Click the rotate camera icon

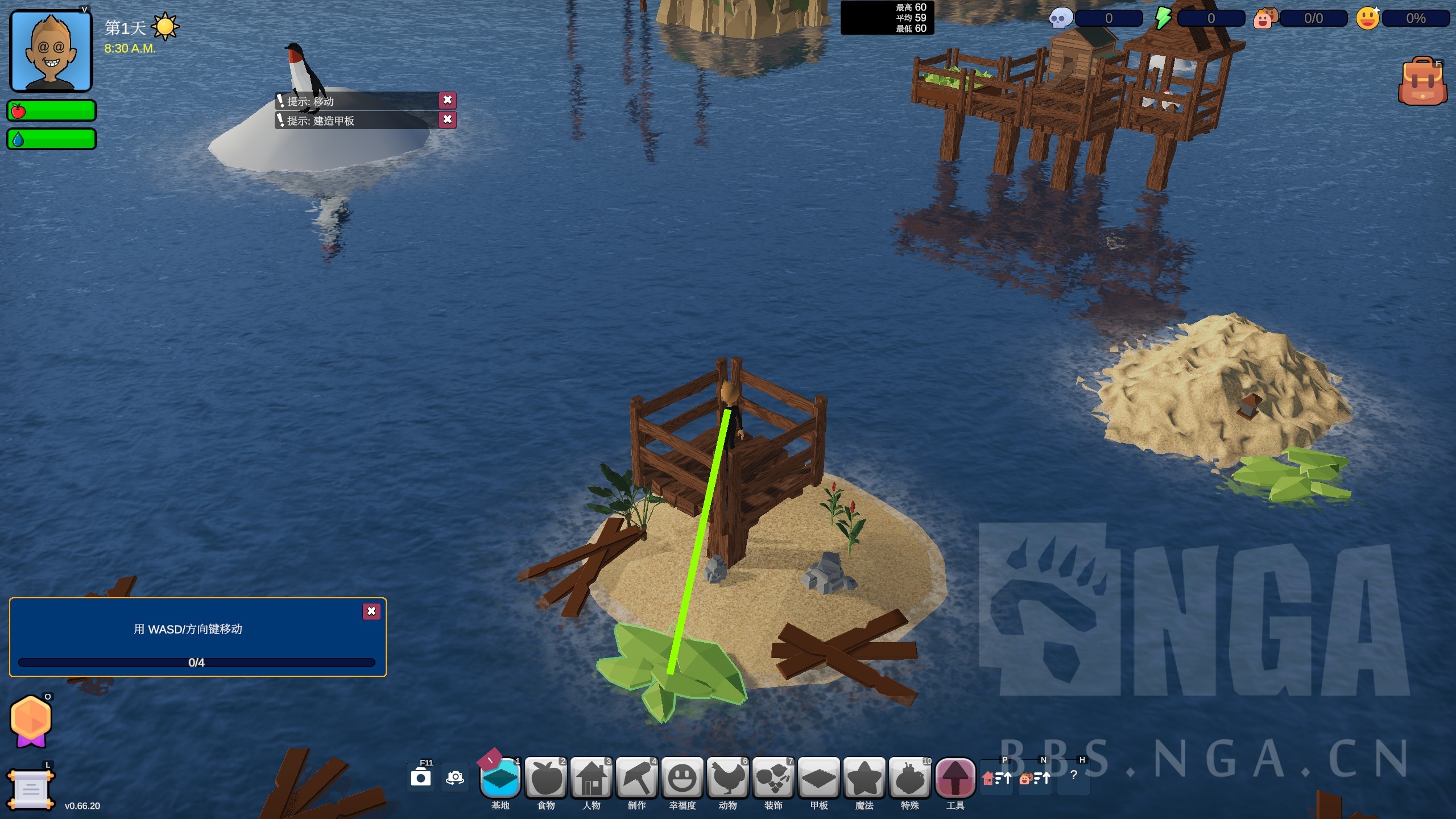tap(455, 777)
